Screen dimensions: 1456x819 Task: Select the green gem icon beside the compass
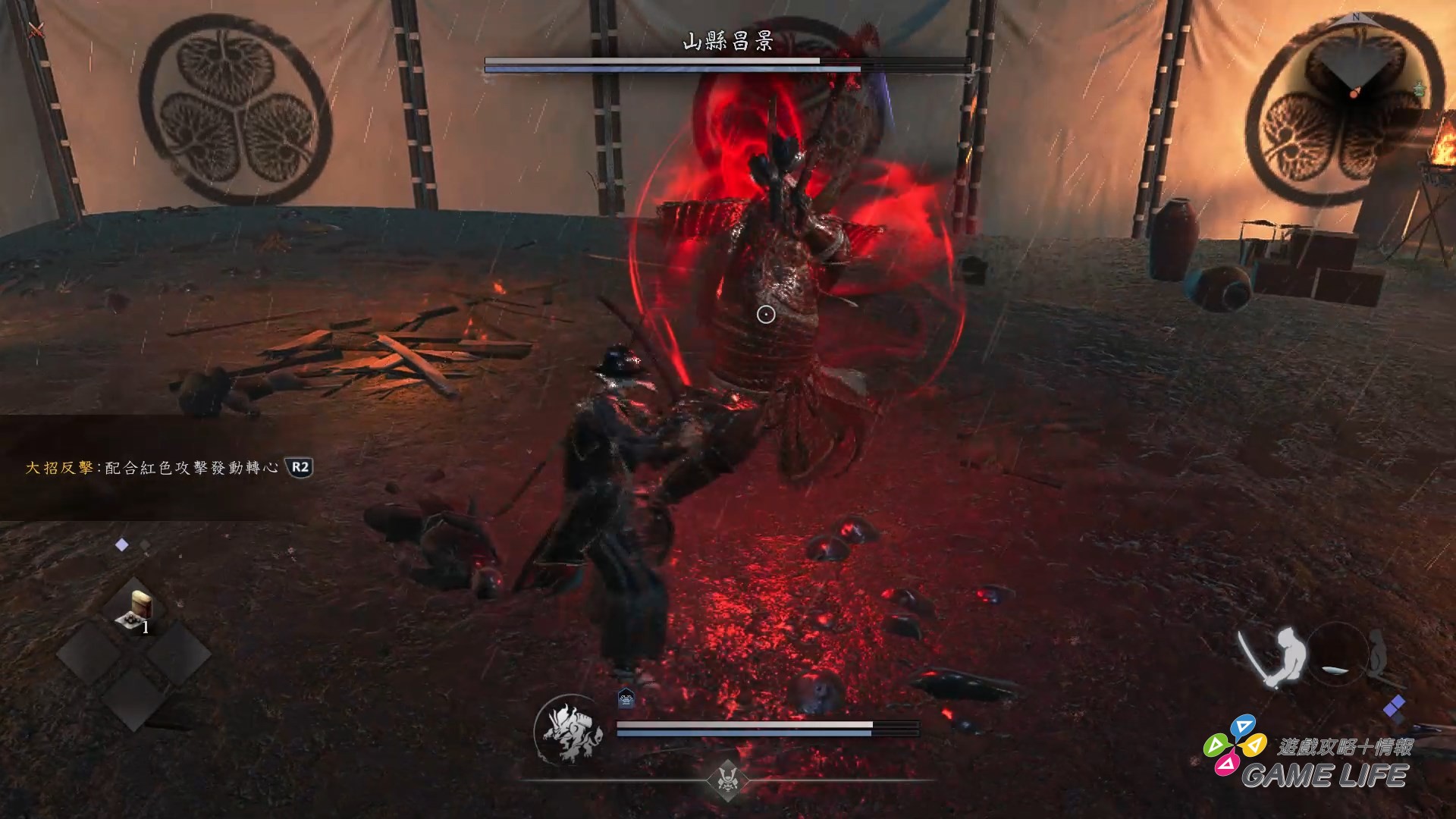1419,89
